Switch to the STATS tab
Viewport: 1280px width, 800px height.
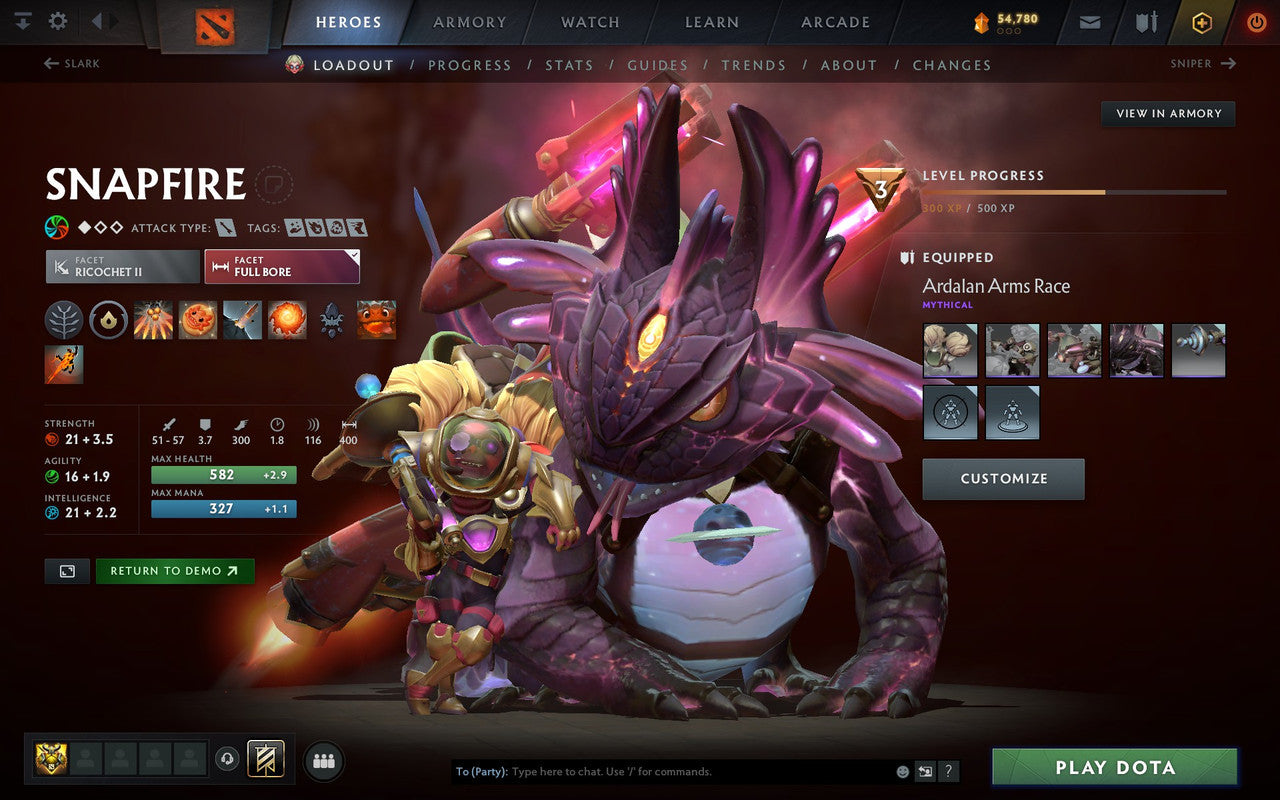click(x=568, y=65)
